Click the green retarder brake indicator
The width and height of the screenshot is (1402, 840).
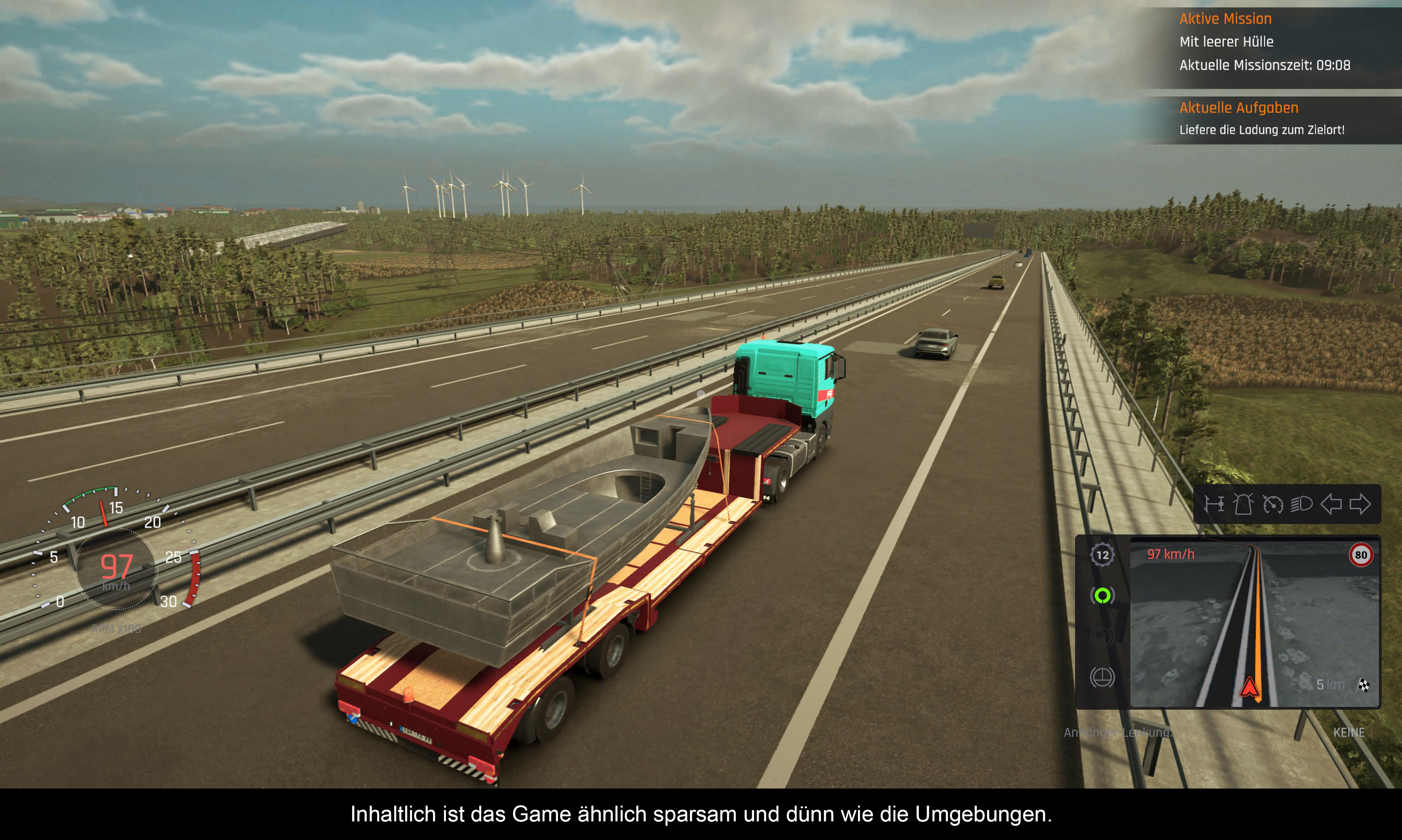pos(1102,595)
